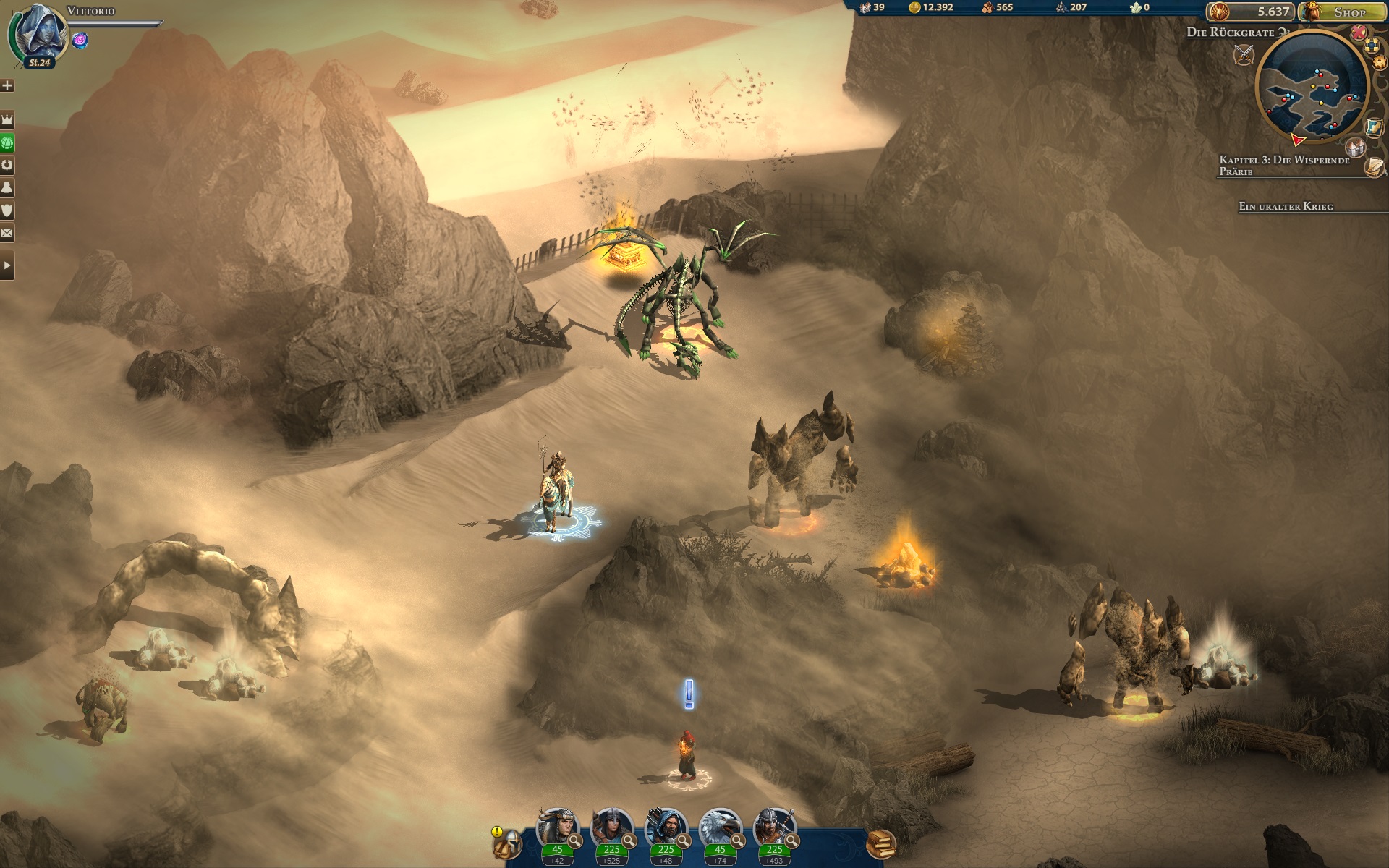Screen dimensions: 1389x868
Task: Open the castle town icon
Action: 1357,148
